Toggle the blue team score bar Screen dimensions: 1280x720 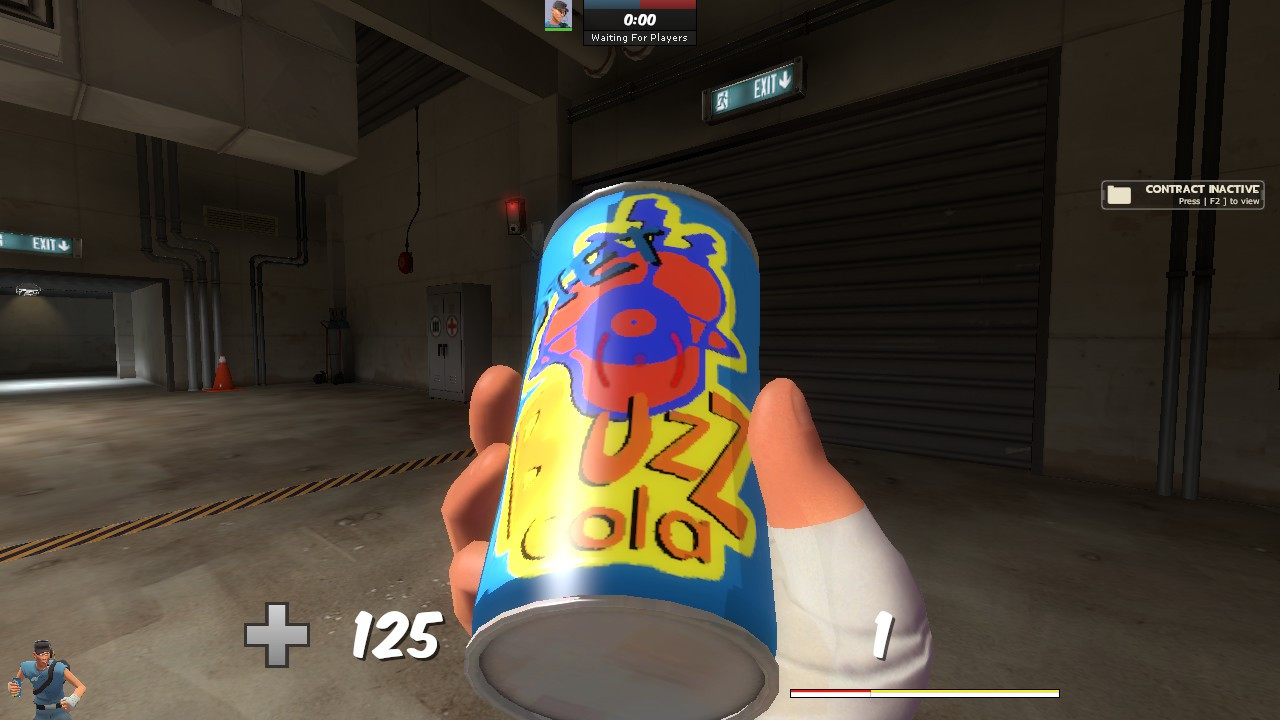coord(610,4)
